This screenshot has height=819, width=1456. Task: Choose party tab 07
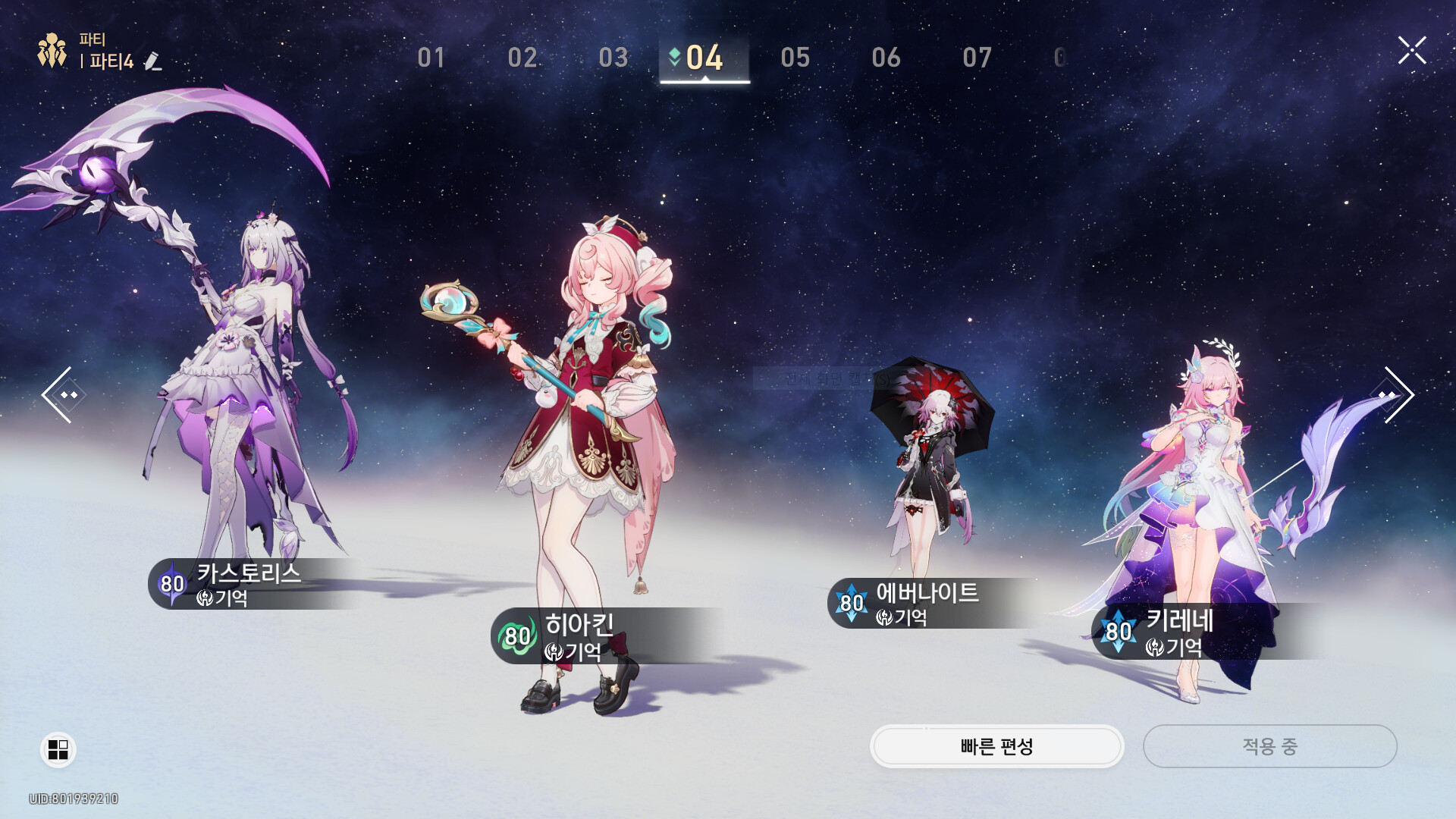(977, 58)
